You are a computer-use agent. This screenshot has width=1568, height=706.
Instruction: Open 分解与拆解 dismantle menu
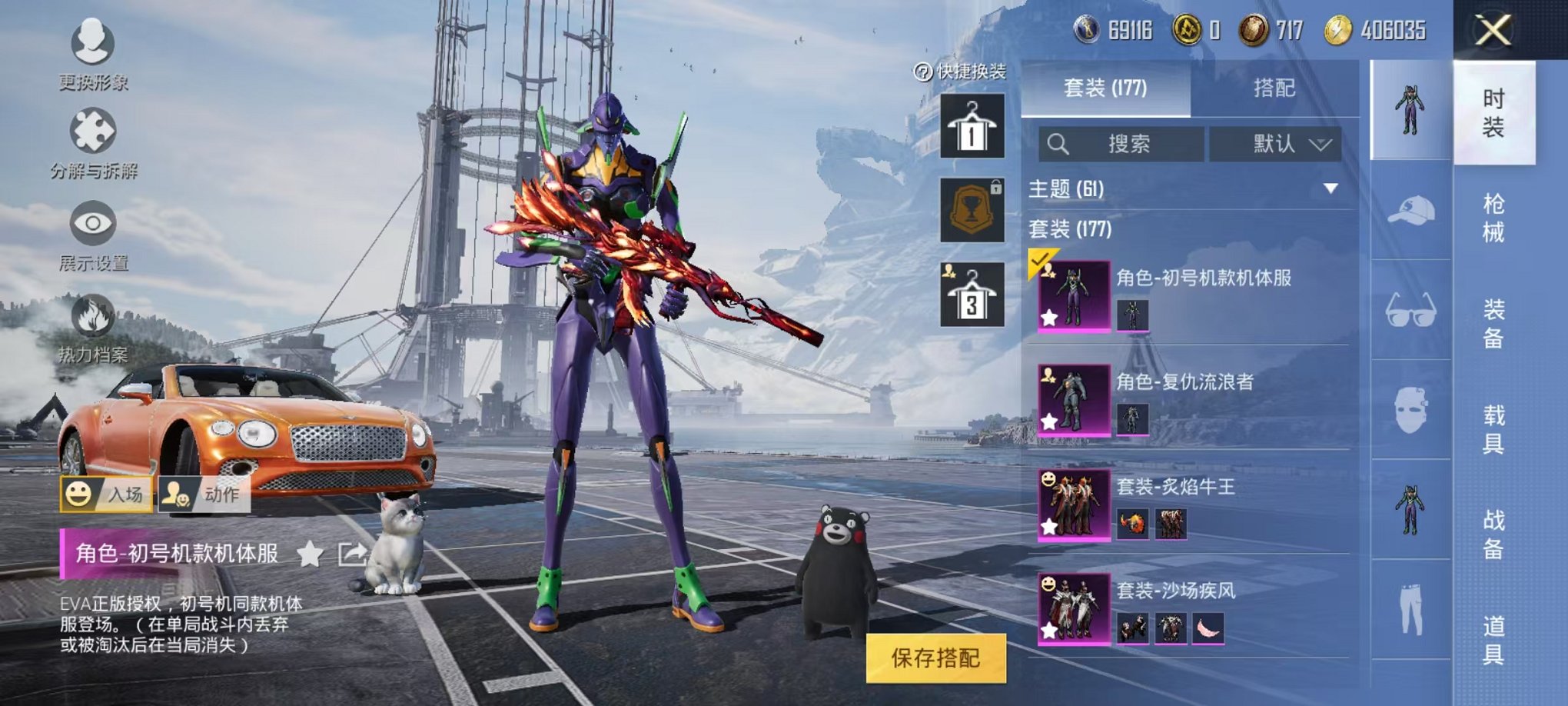coord(93,144)
